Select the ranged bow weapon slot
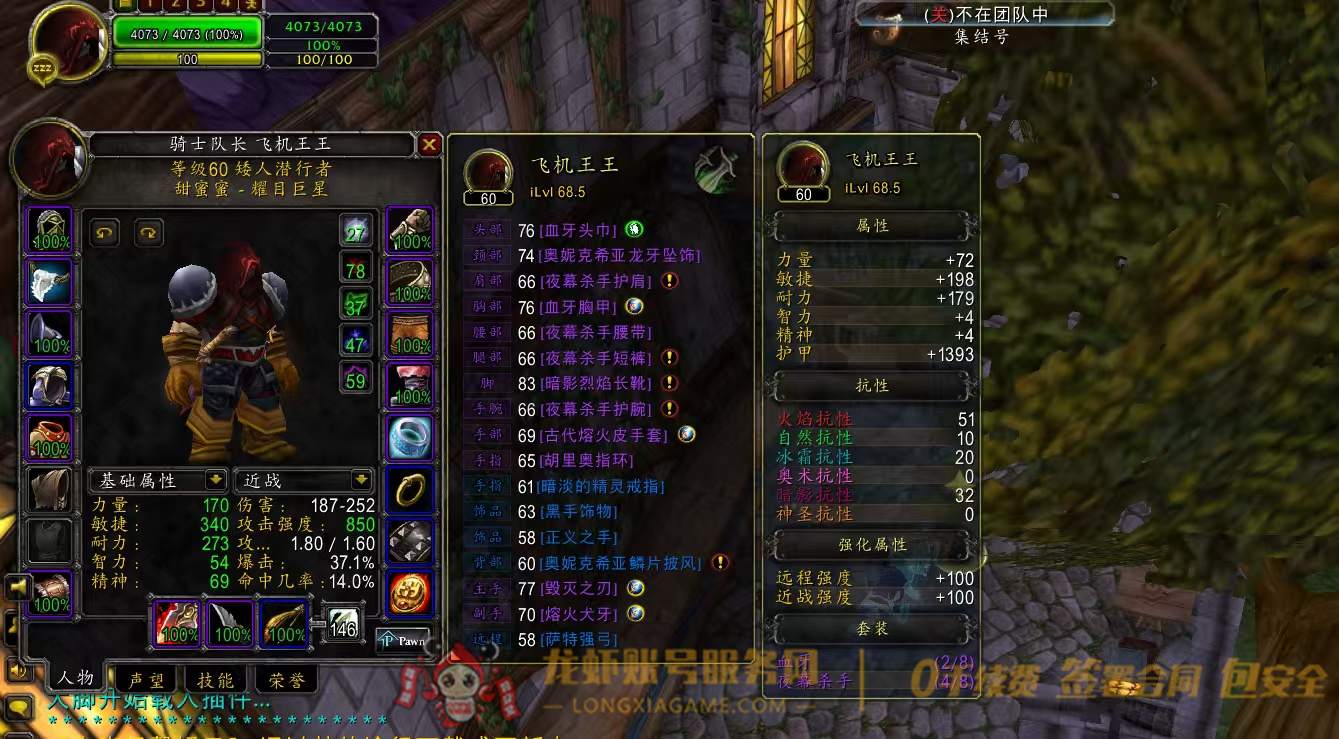 tap(284, 622)
